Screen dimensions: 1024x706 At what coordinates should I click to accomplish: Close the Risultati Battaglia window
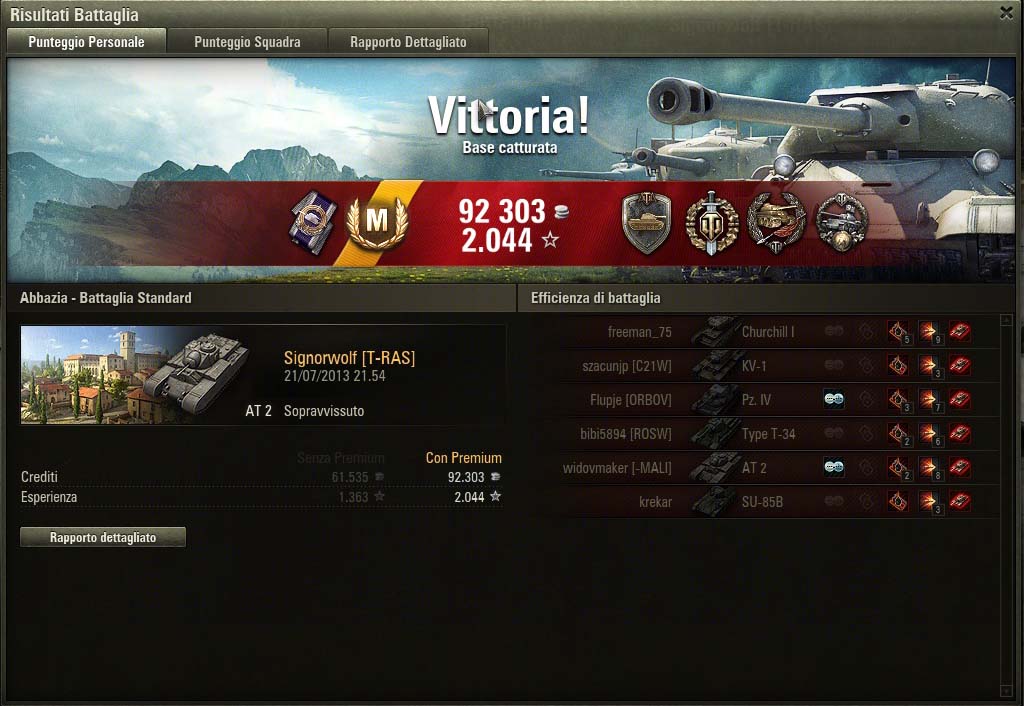pyautogui.click(x=1006, y=13)
